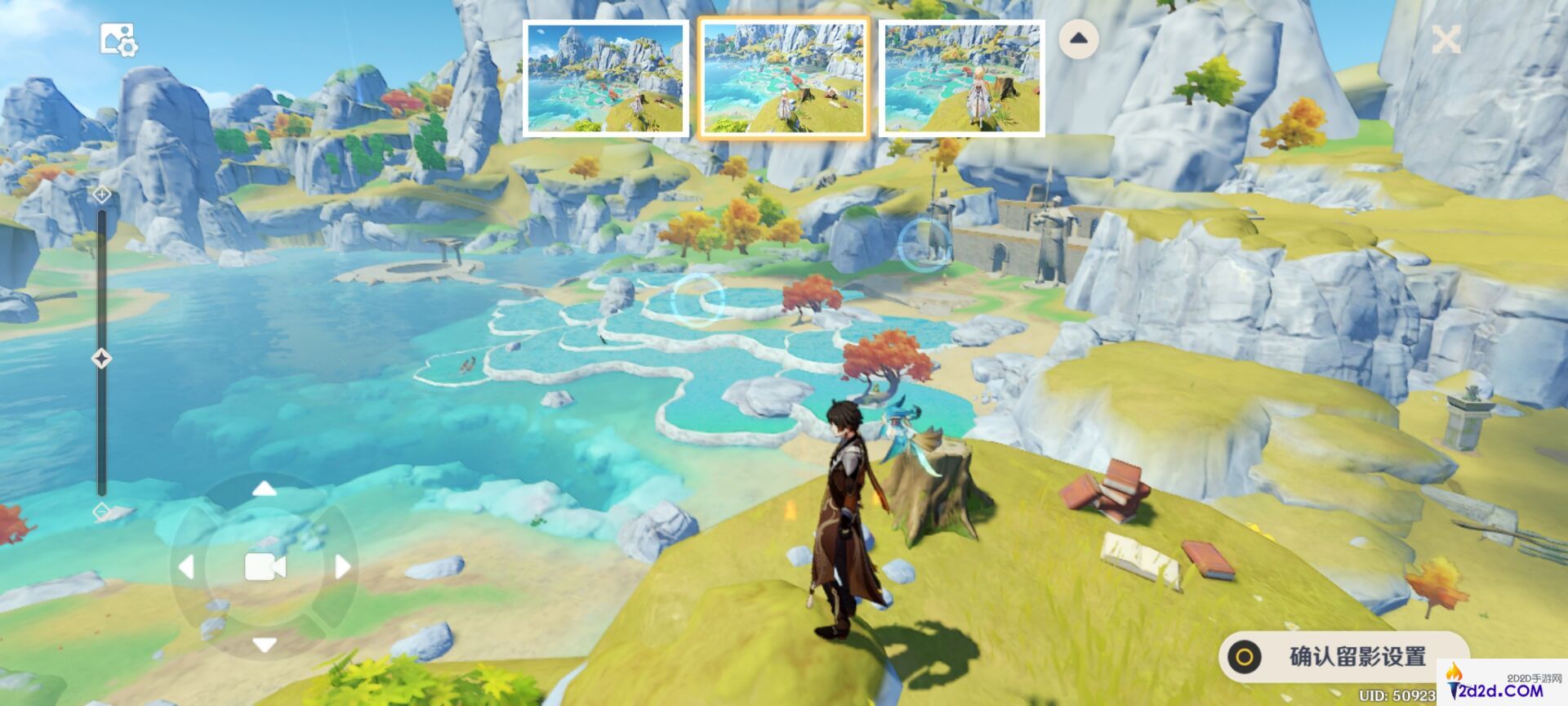Click the zoom slider's top plus marker
Screen dimensions: 1568x706
(x=101, y=194)
